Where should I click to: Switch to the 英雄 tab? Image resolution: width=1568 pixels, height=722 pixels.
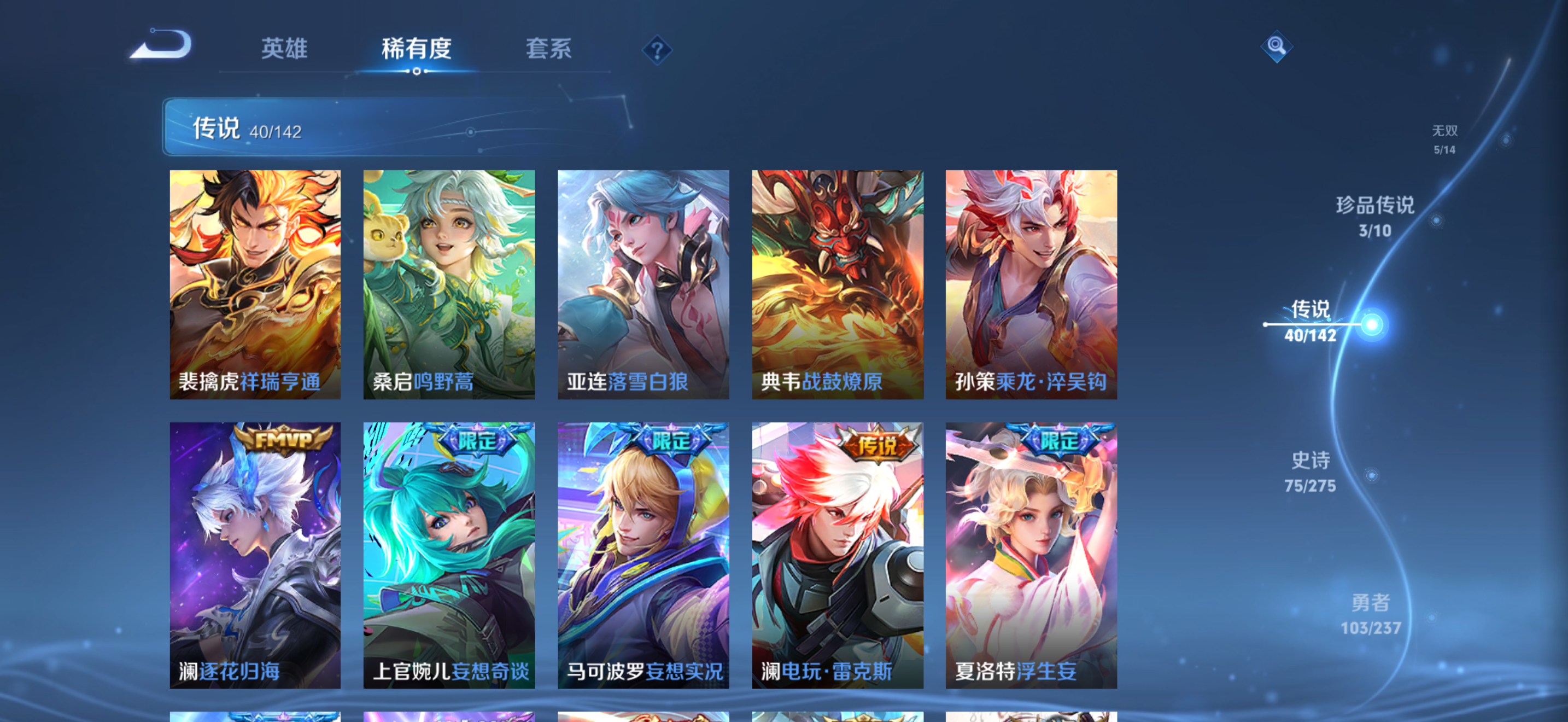click(x=284, y=49)
